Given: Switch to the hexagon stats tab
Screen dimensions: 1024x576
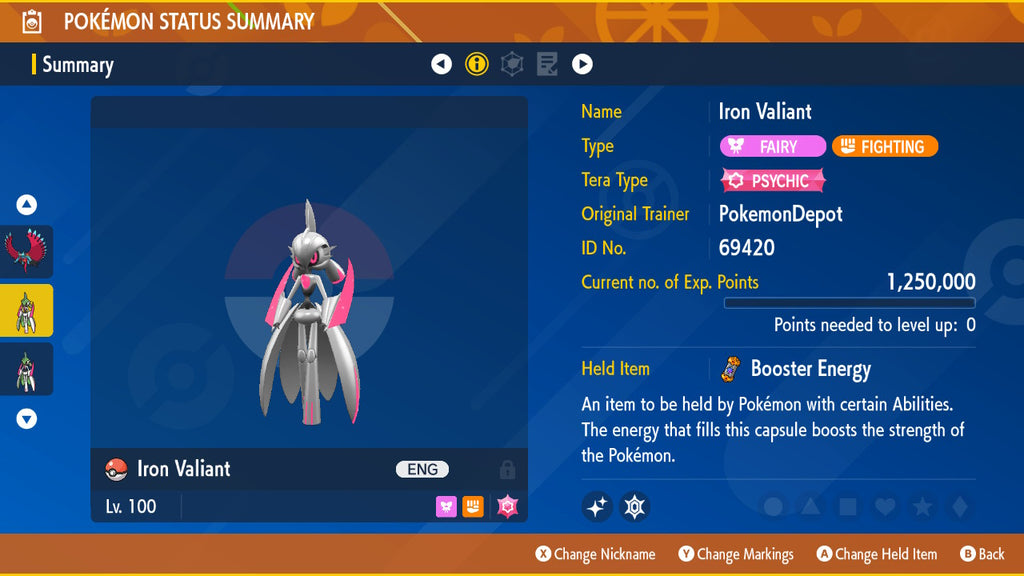Looking at the screenshot, I should [512, 65].
